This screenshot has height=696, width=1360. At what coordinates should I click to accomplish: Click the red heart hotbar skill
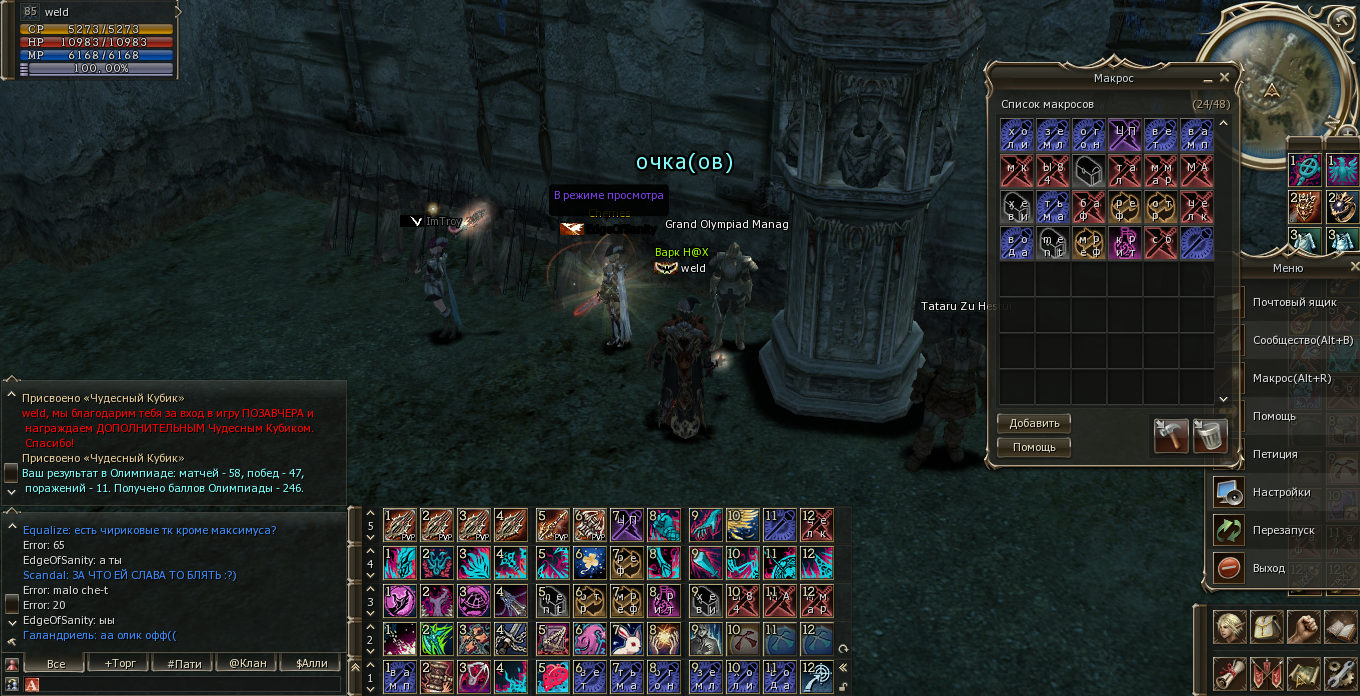click(x=552, y=676)
